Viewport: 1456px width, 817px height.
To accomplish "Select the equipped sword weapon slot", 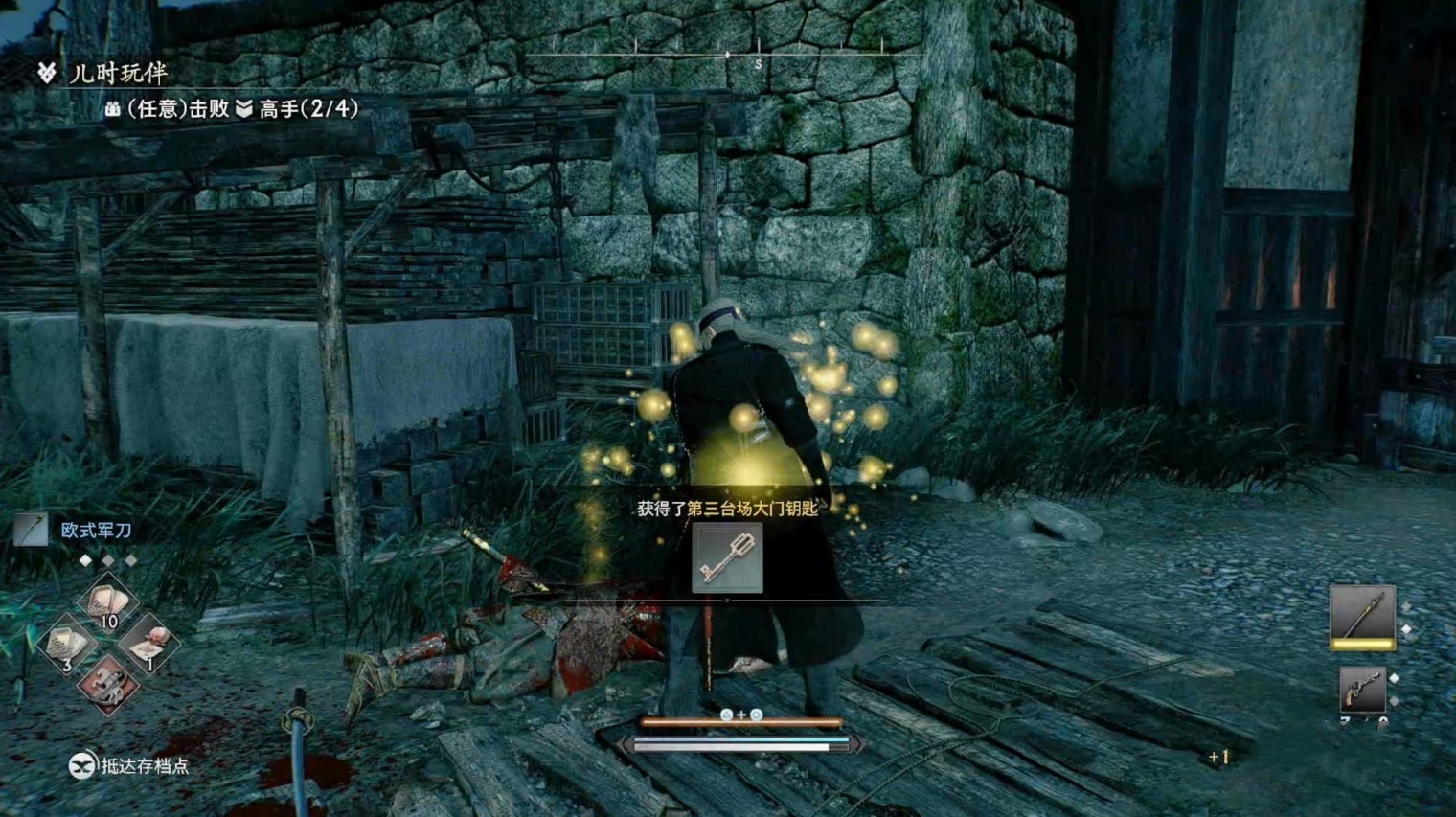I will coord(1361,616).
